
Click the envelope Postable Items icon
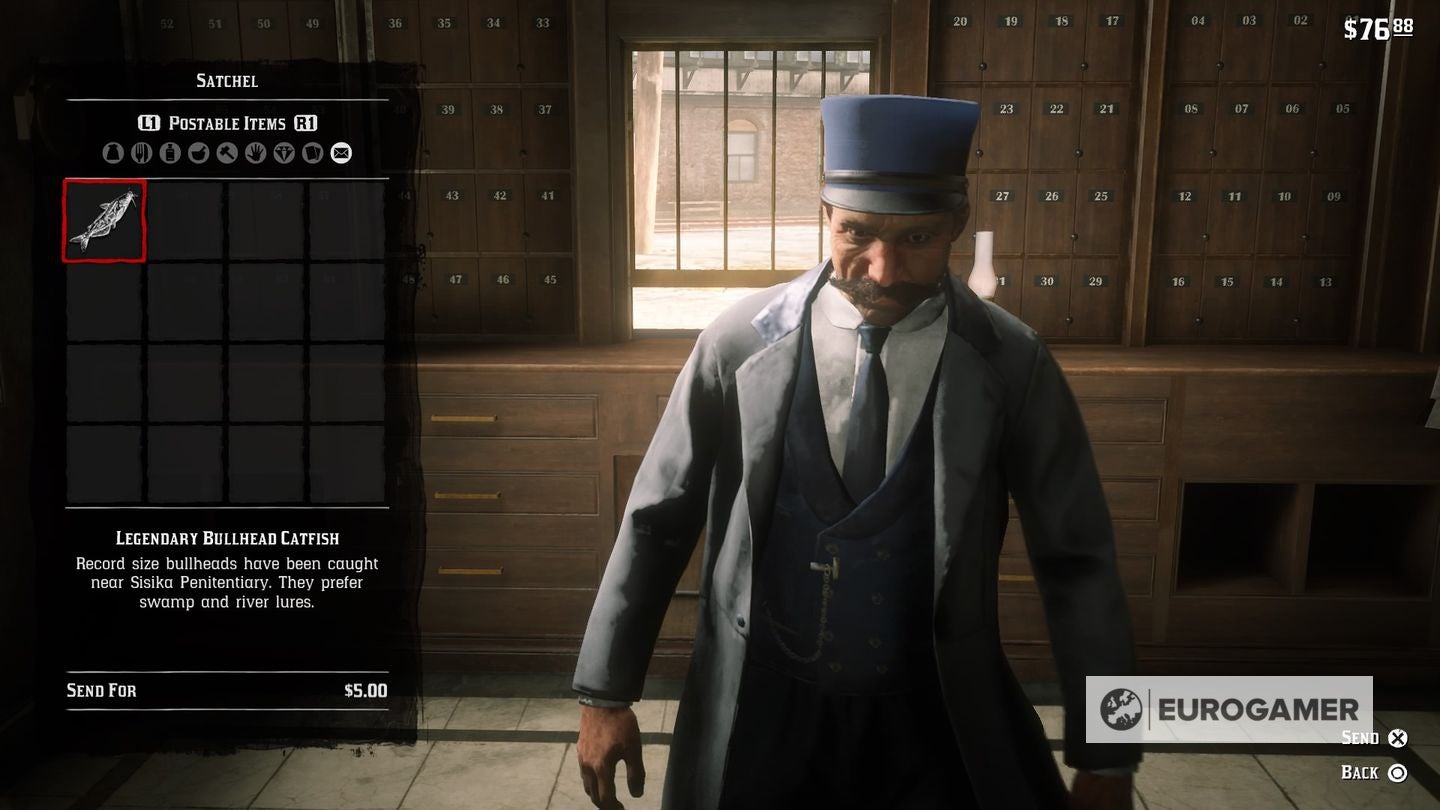coord(340,153)
